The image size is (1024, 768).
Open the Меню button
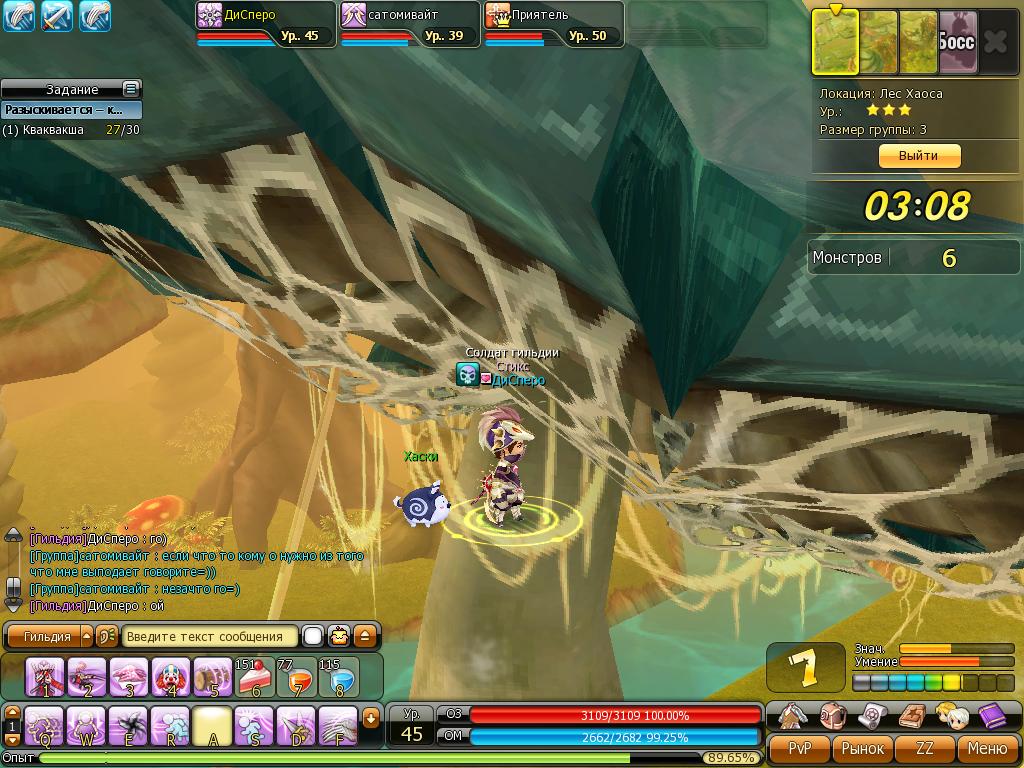pyautogui.click(x=986, y=748)
